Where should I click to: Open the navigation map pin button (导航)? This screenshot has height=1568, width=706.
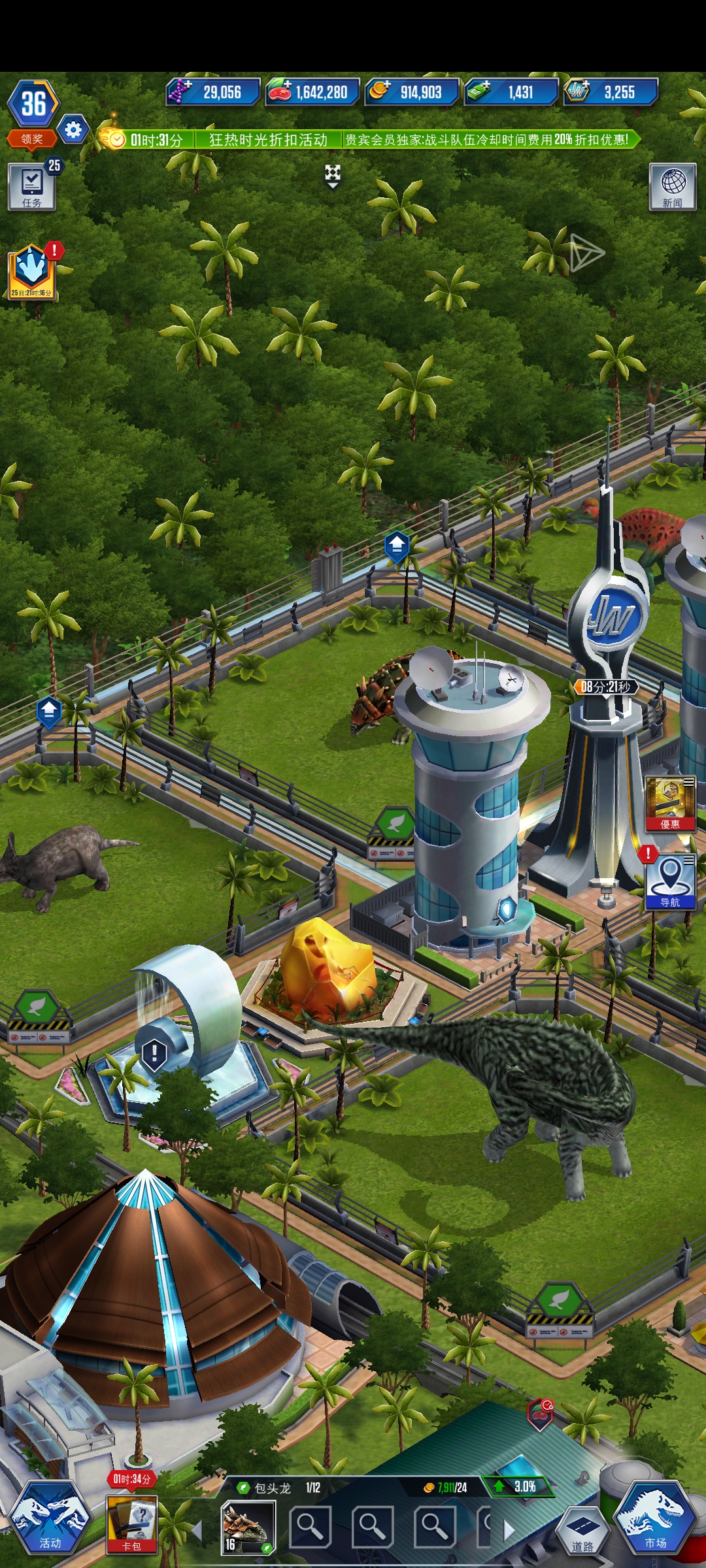tap(670, 882)
